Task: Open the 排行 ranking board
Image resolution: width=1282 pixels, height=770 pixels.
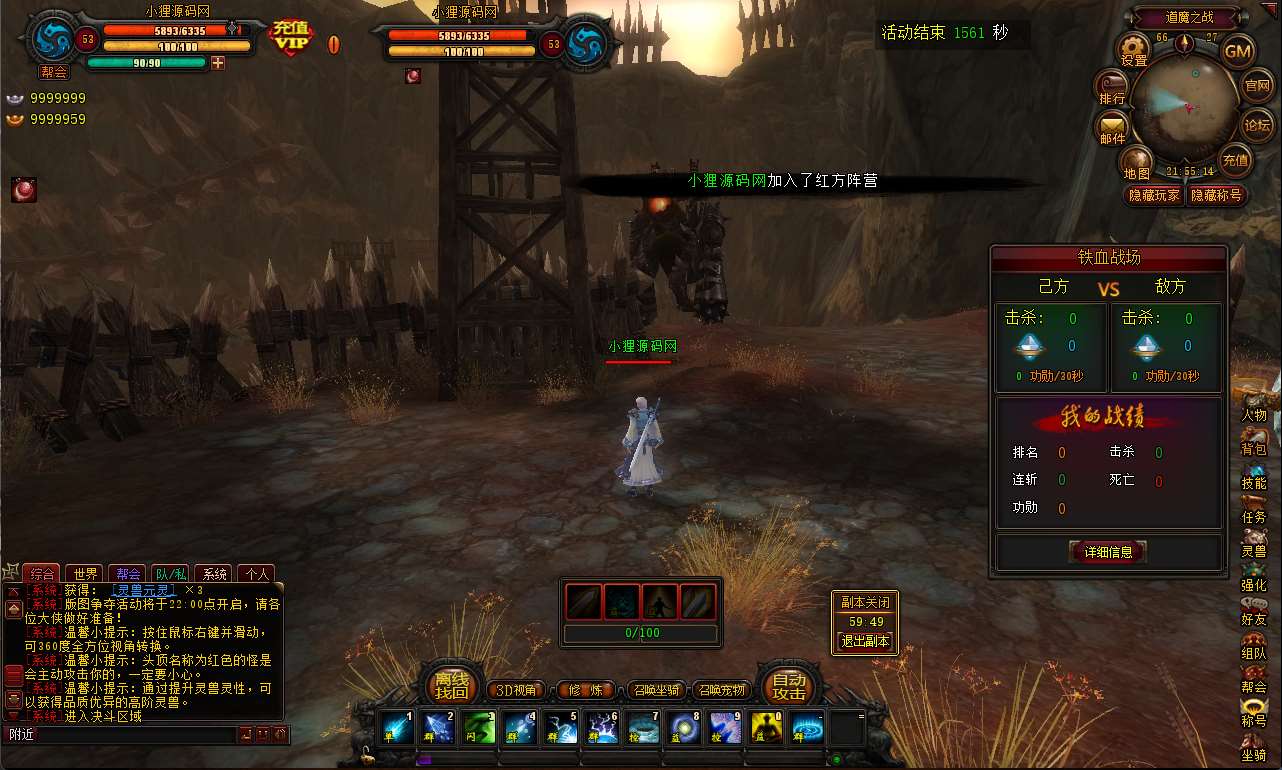Action: pos(1112,86)
